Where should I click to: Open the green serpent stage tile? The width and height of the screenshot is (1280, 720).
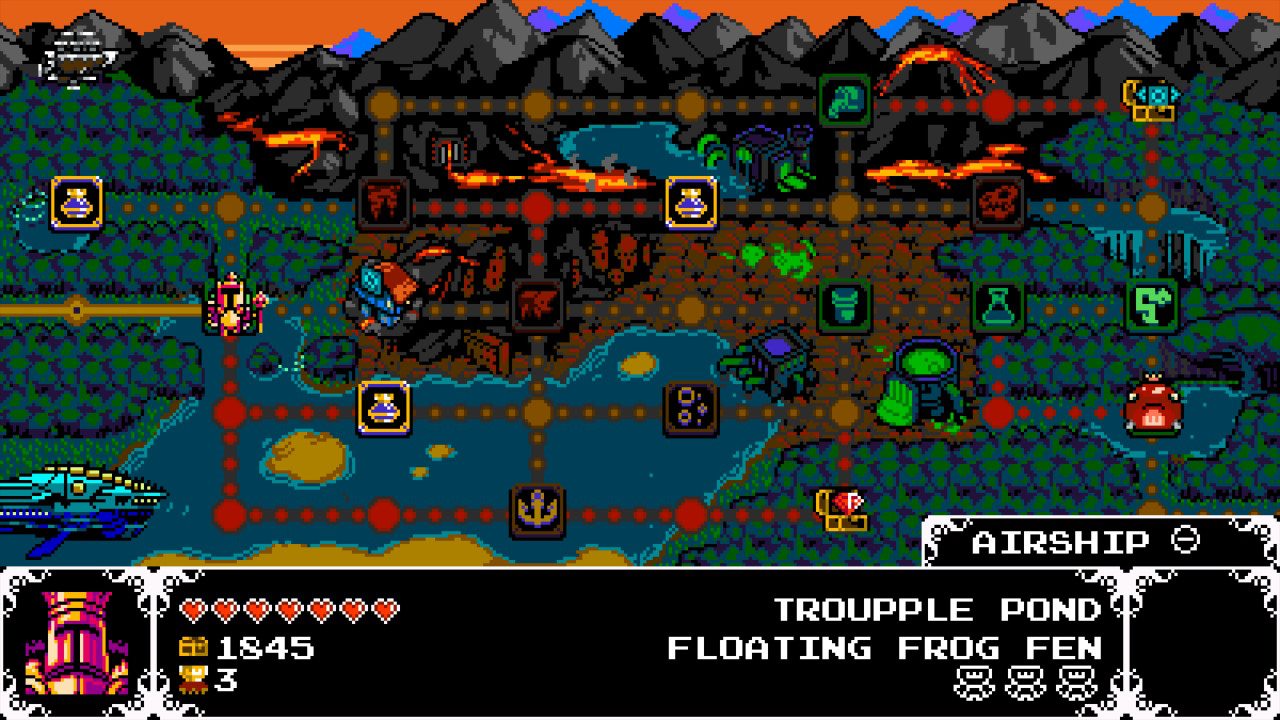pos(1151,305)
